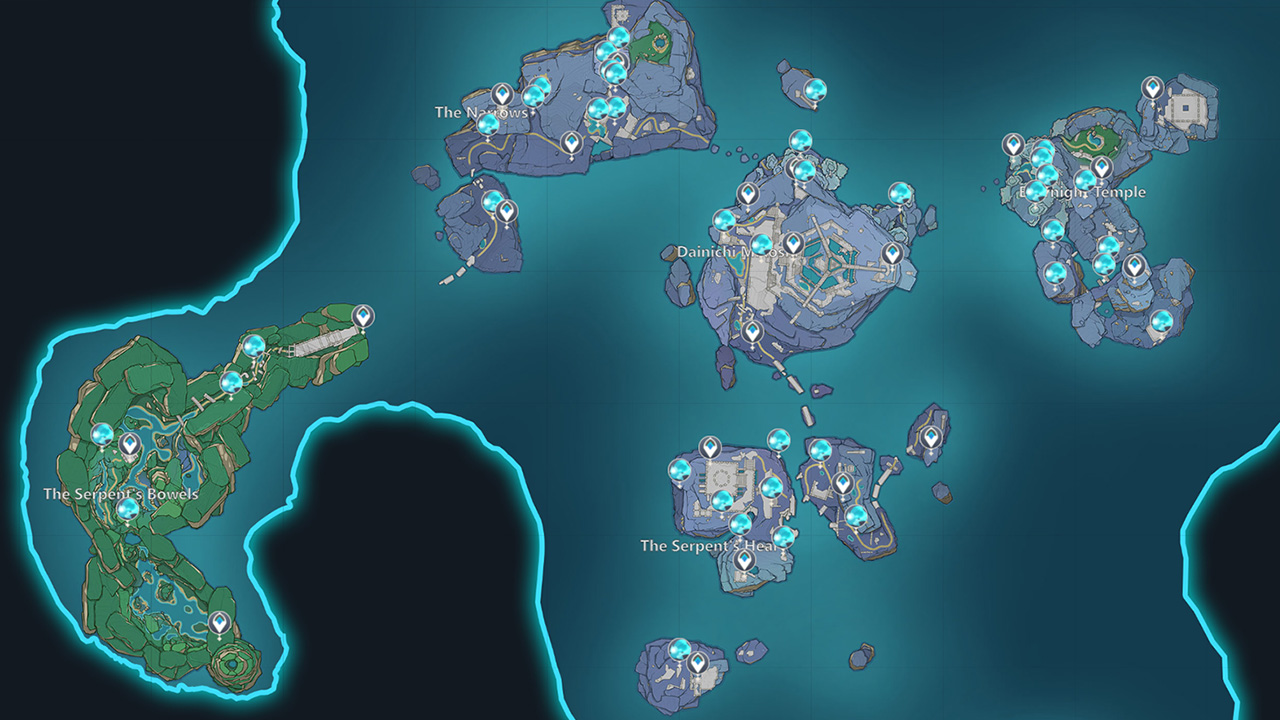
Task: Click the marker on the right edge of Evernight Temple
Action: coord(1137,268)
